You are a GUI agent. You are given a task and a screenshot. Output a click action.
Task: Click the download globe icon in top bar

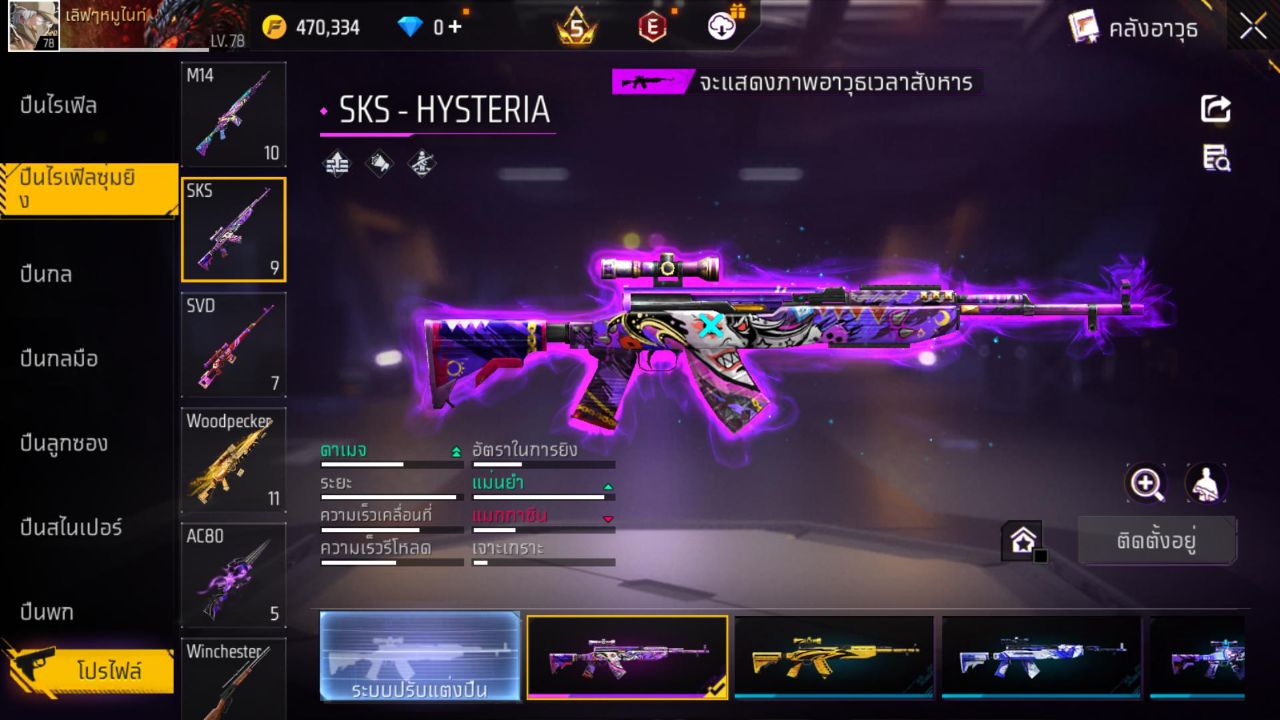point(720,26)
